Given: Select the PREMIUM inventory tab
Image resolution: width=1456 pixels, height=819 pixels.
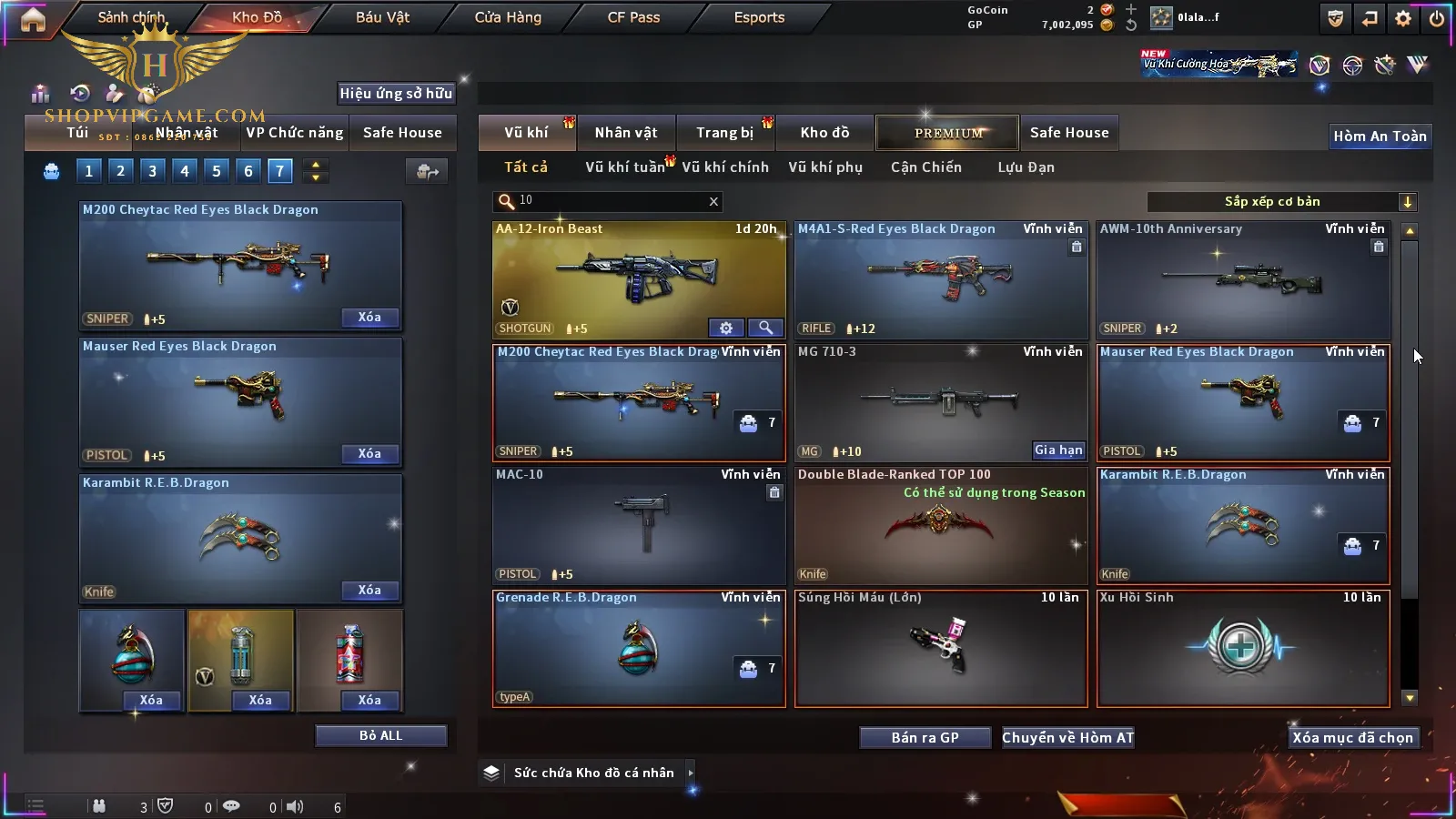Looking at the screenshot, I should 948,133.
